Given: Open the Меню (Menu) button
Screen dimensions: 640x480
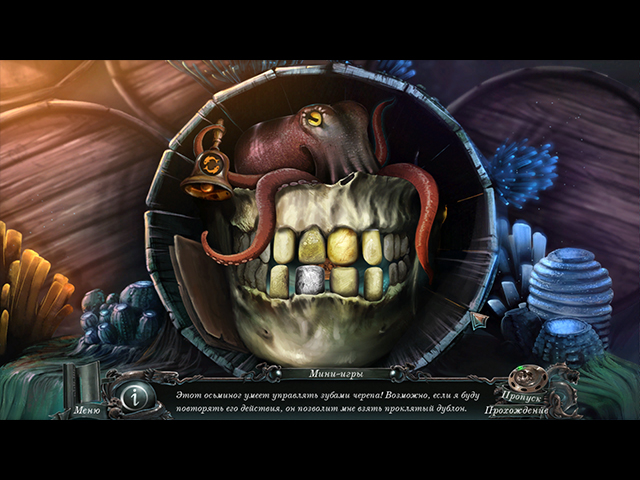Looking at the screenshot, I should point(87,409).
